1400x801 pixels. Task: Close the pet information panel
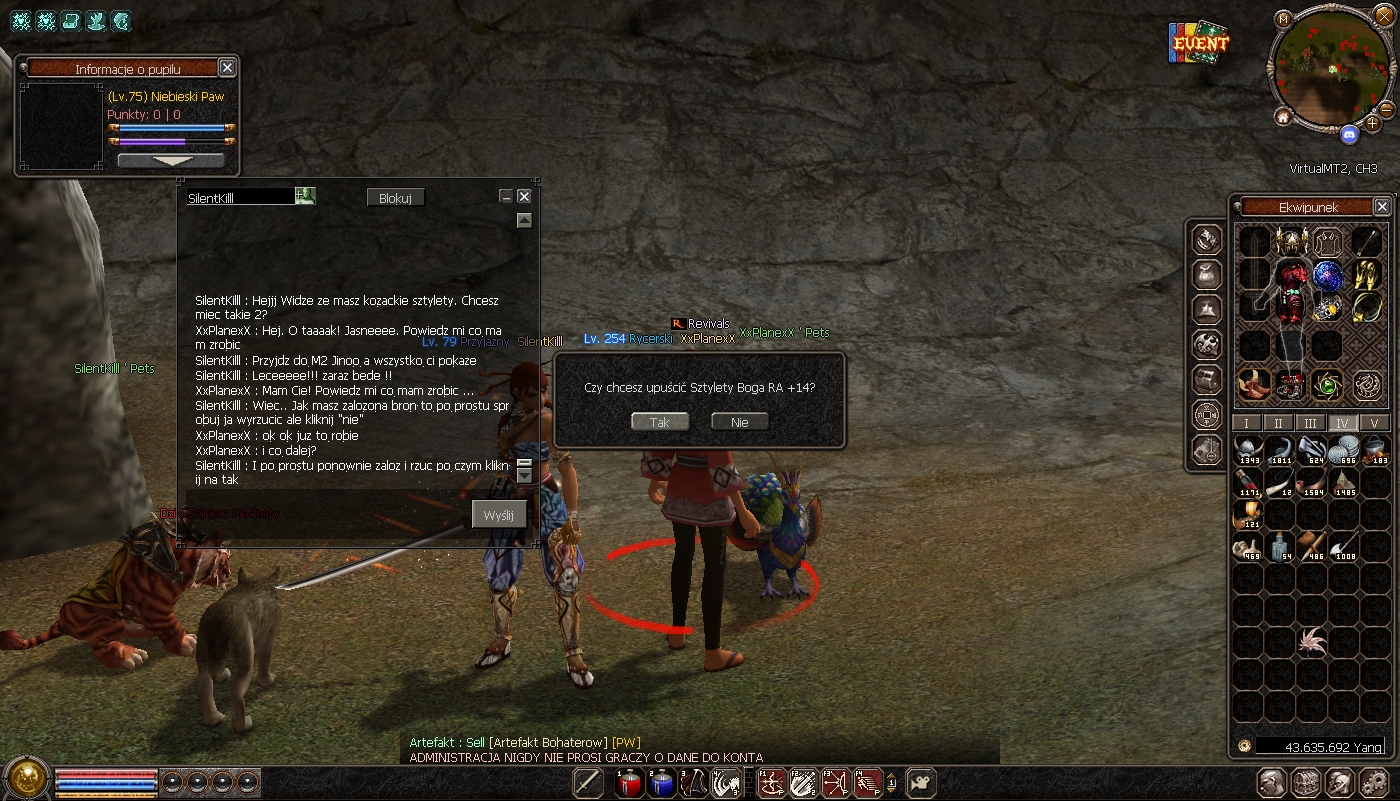point(227,68)
